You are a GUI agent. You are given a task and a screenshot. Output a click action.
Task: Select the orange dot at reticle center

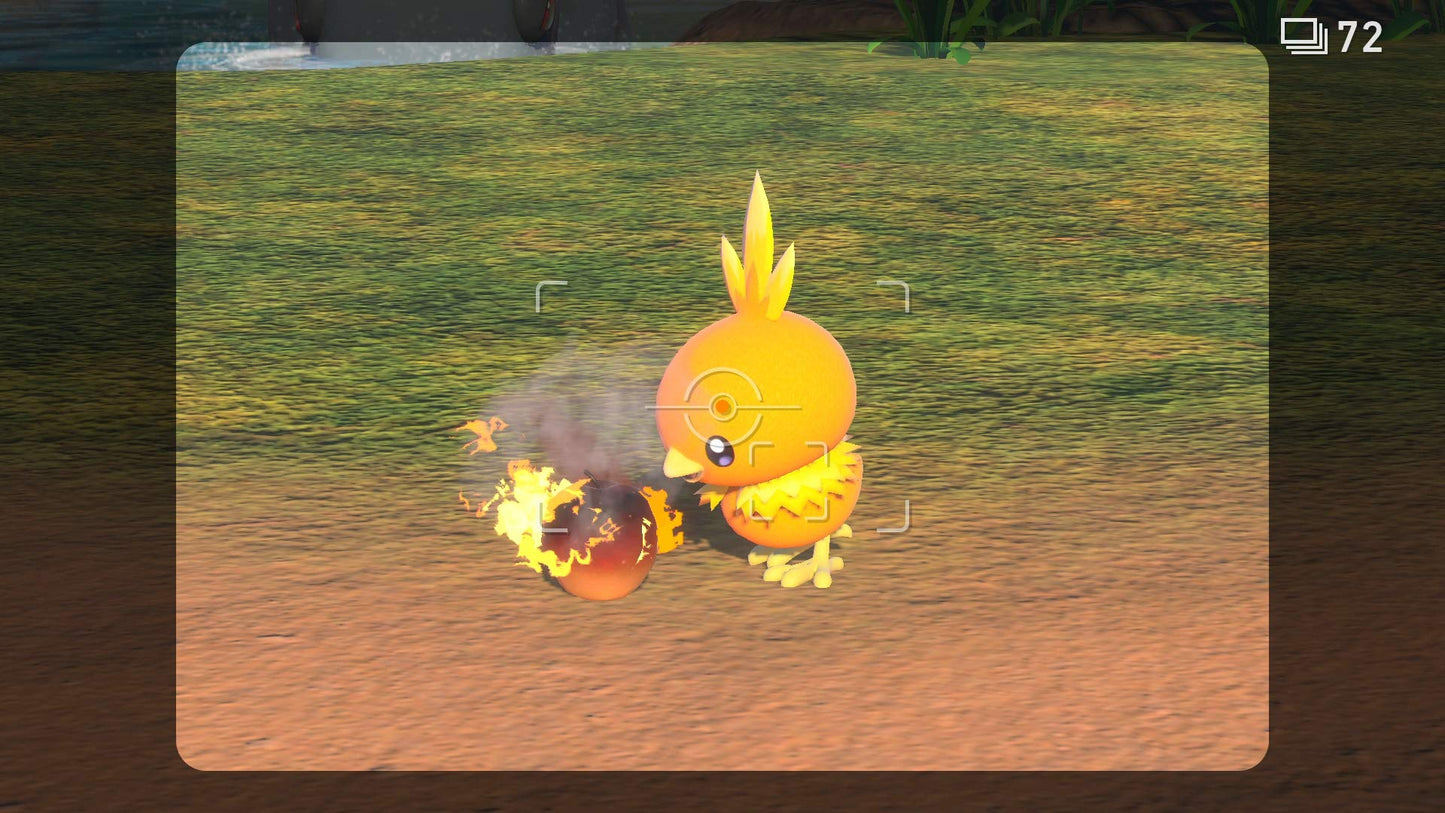[x=723, y=407]
